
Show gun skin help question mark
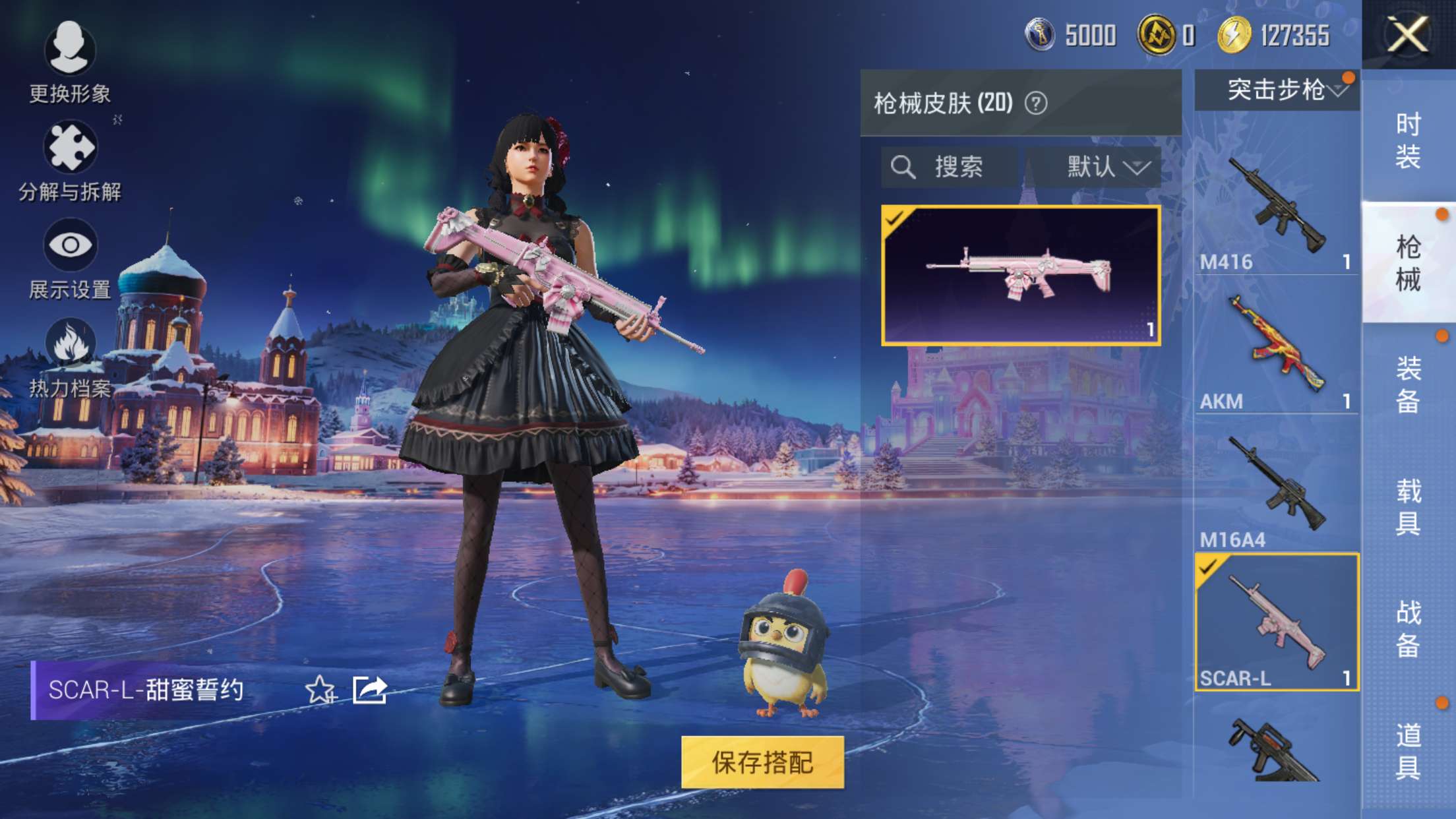click(1036, 104)
